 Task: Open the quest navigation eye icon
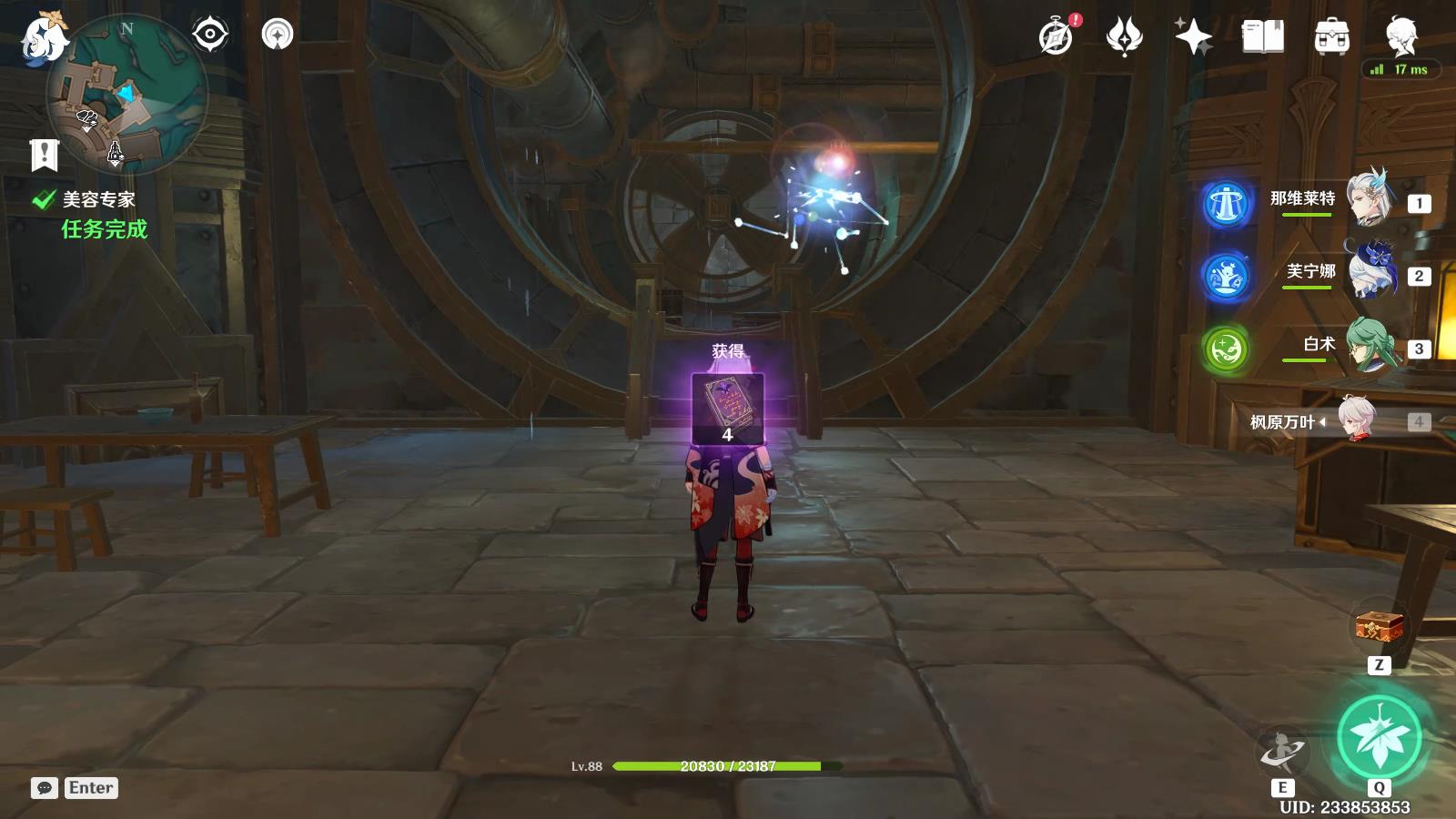point(210,35)
